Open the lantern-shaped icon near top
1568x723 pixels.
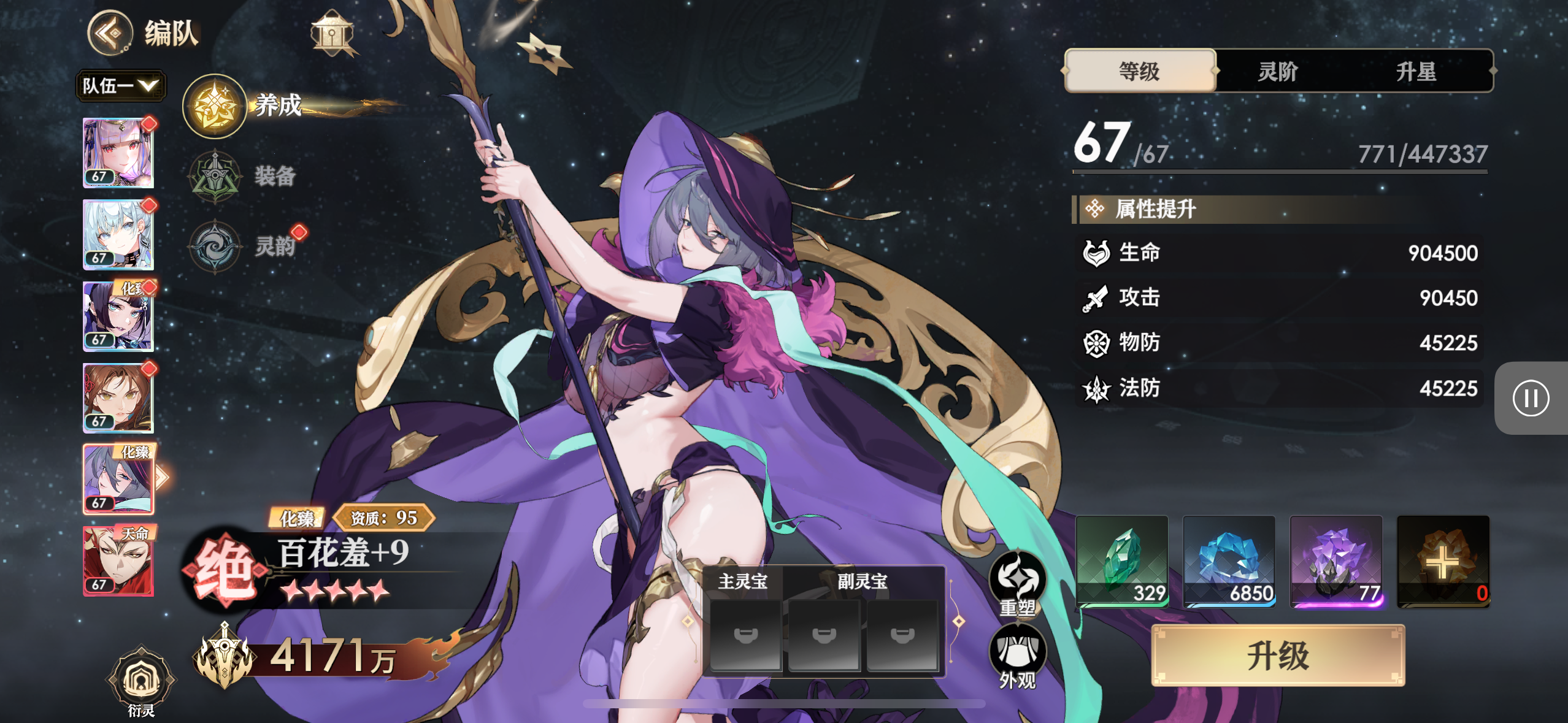tap(332, 33)
